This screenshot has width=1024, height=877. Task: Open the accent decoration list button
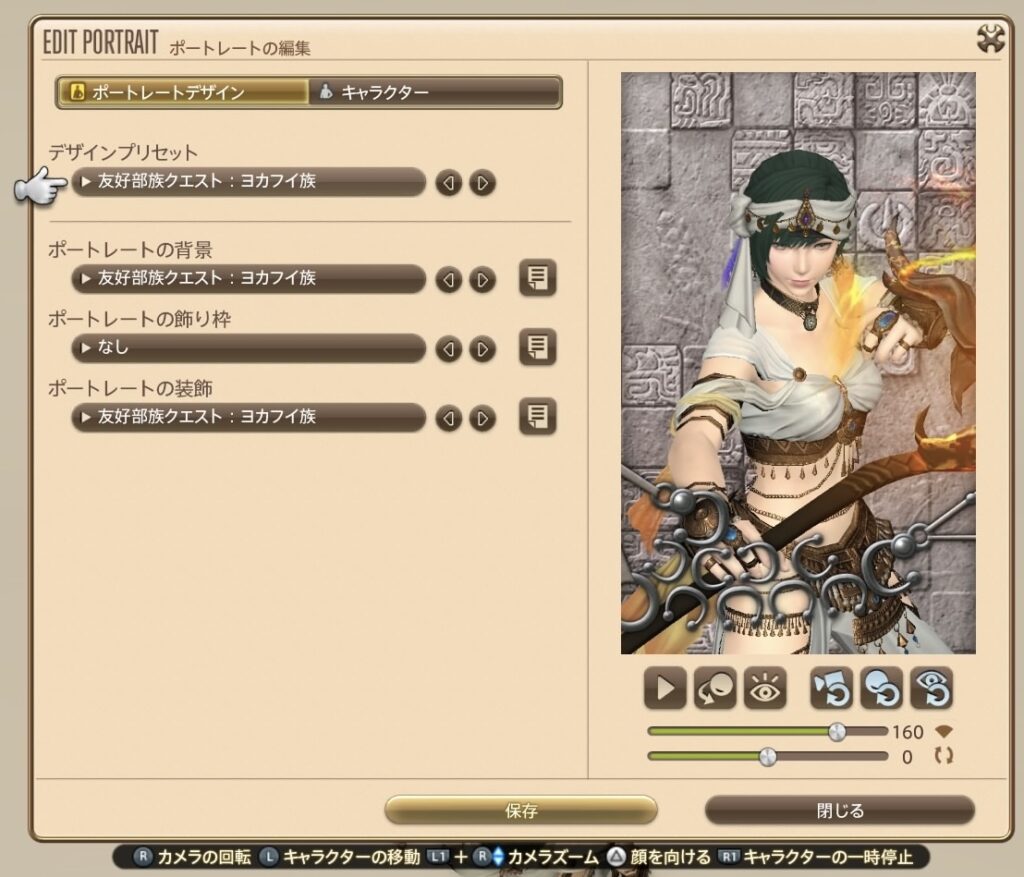(538, 417)
